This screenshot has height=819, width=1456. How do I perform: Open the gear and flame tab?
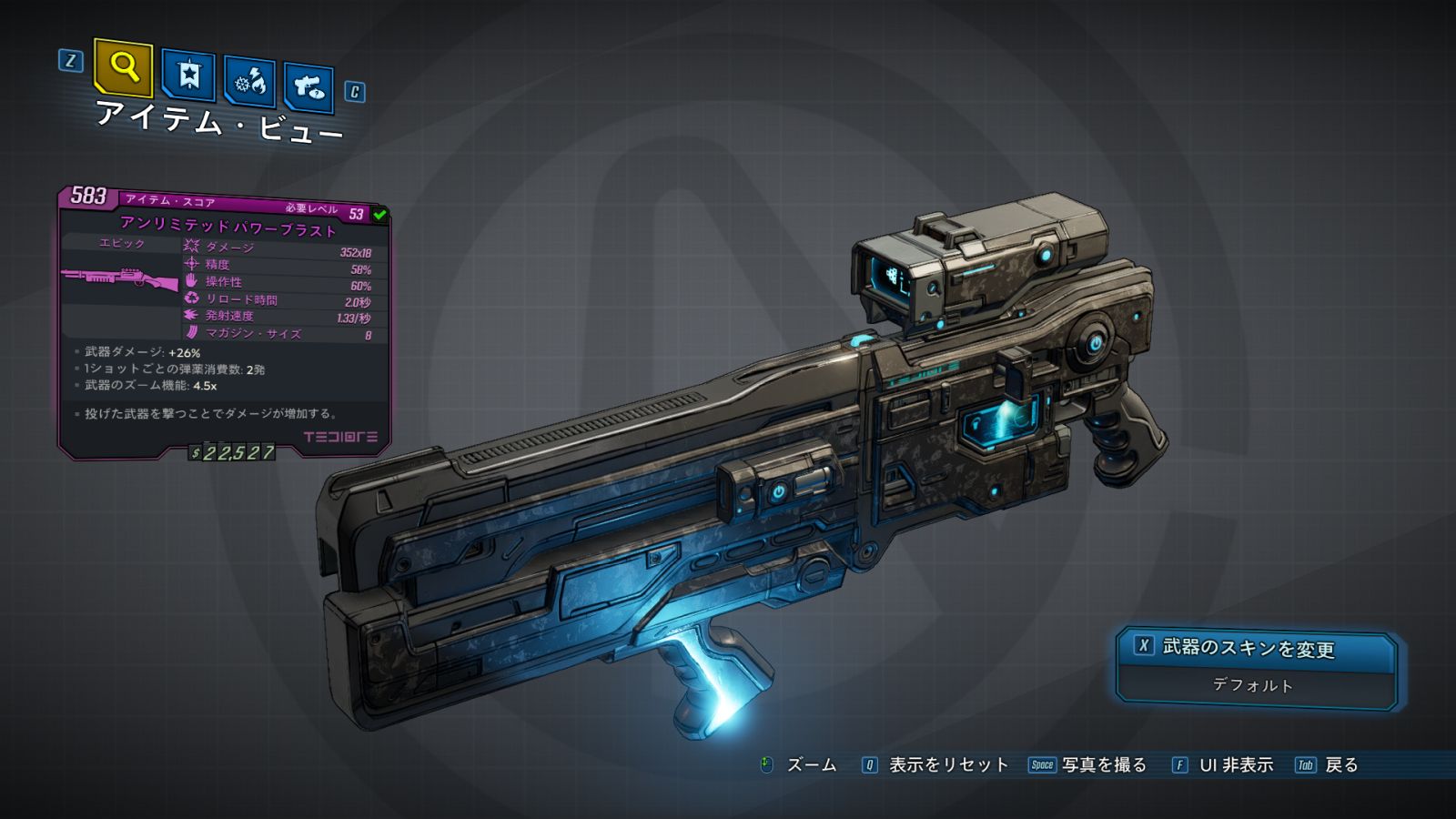point(250,83)
